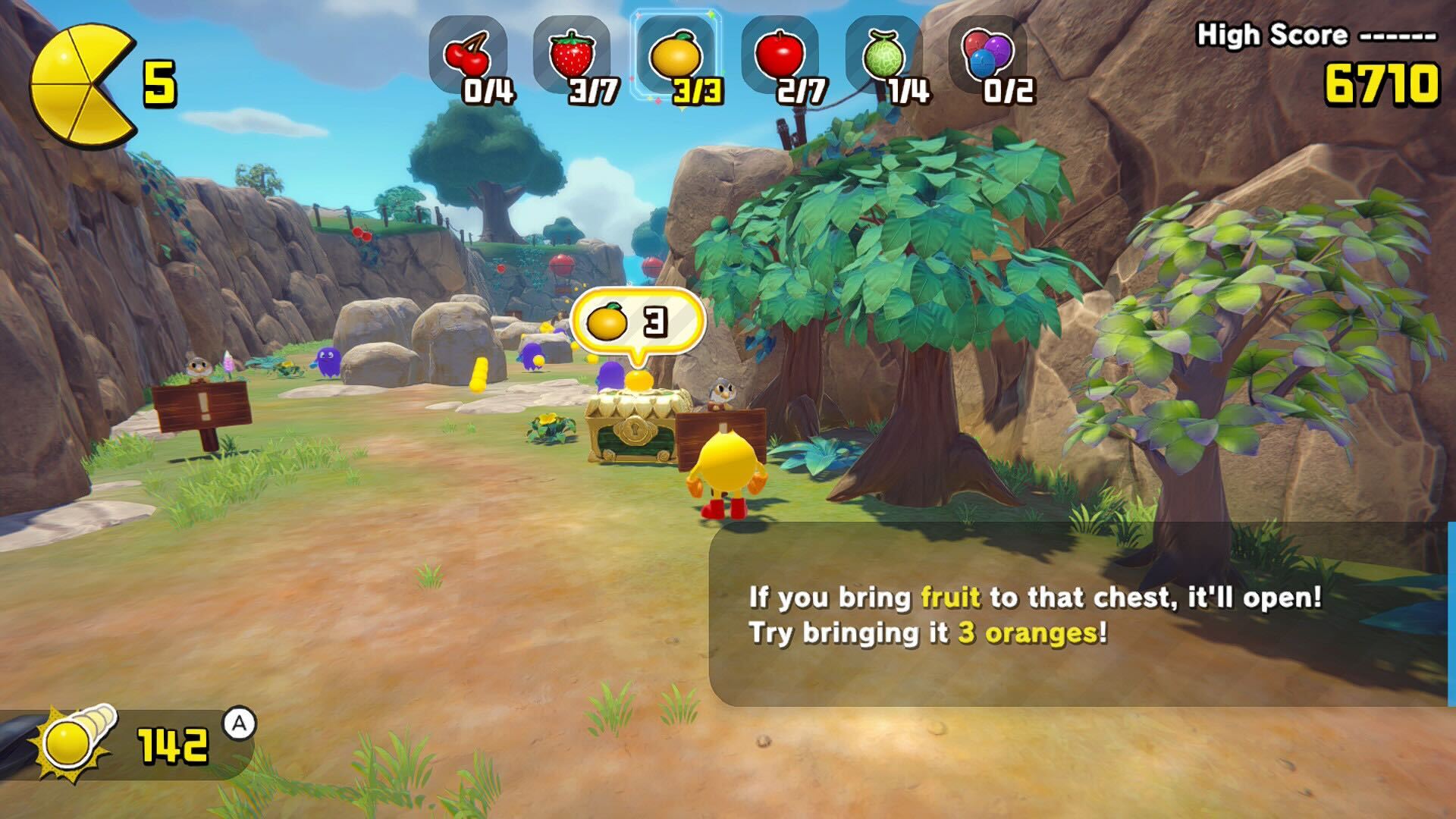1456x819 pixels.
Task: Select the grapes fruit tracker icon
Action: (987, 55)
